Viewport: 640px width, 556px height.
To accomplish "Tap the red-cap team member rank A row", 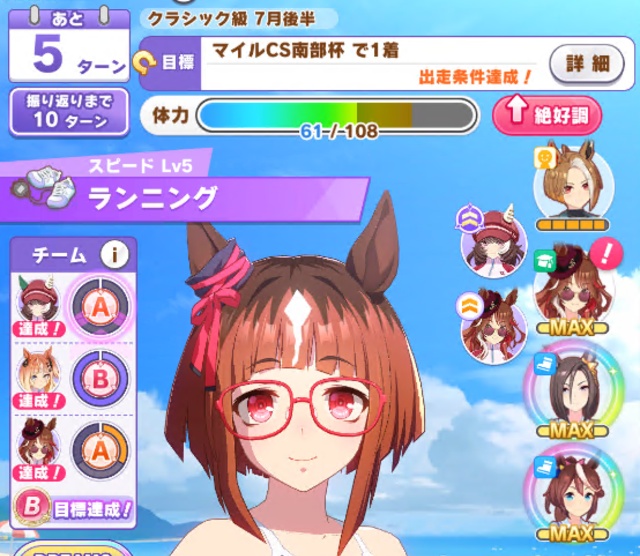I will point(73,305).
